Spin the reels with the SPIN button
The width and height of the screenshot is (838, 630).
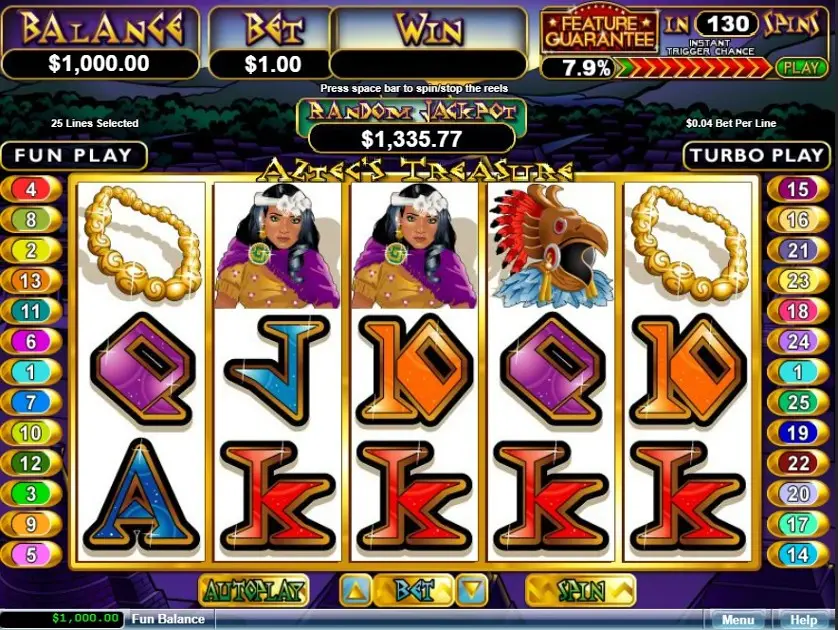pos(581,590)
